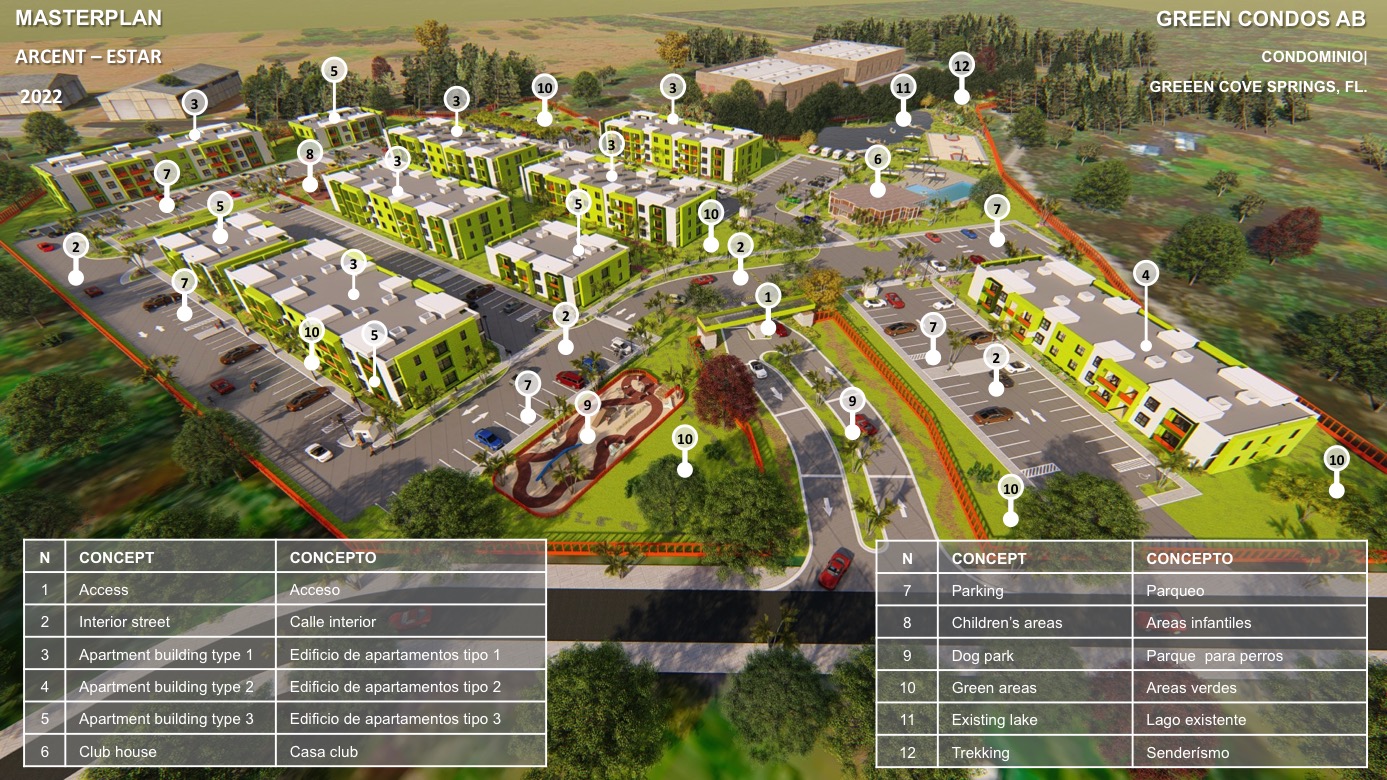Select map marker number 6 on the club house
The image size is (1387, 780).
[877, 158]
